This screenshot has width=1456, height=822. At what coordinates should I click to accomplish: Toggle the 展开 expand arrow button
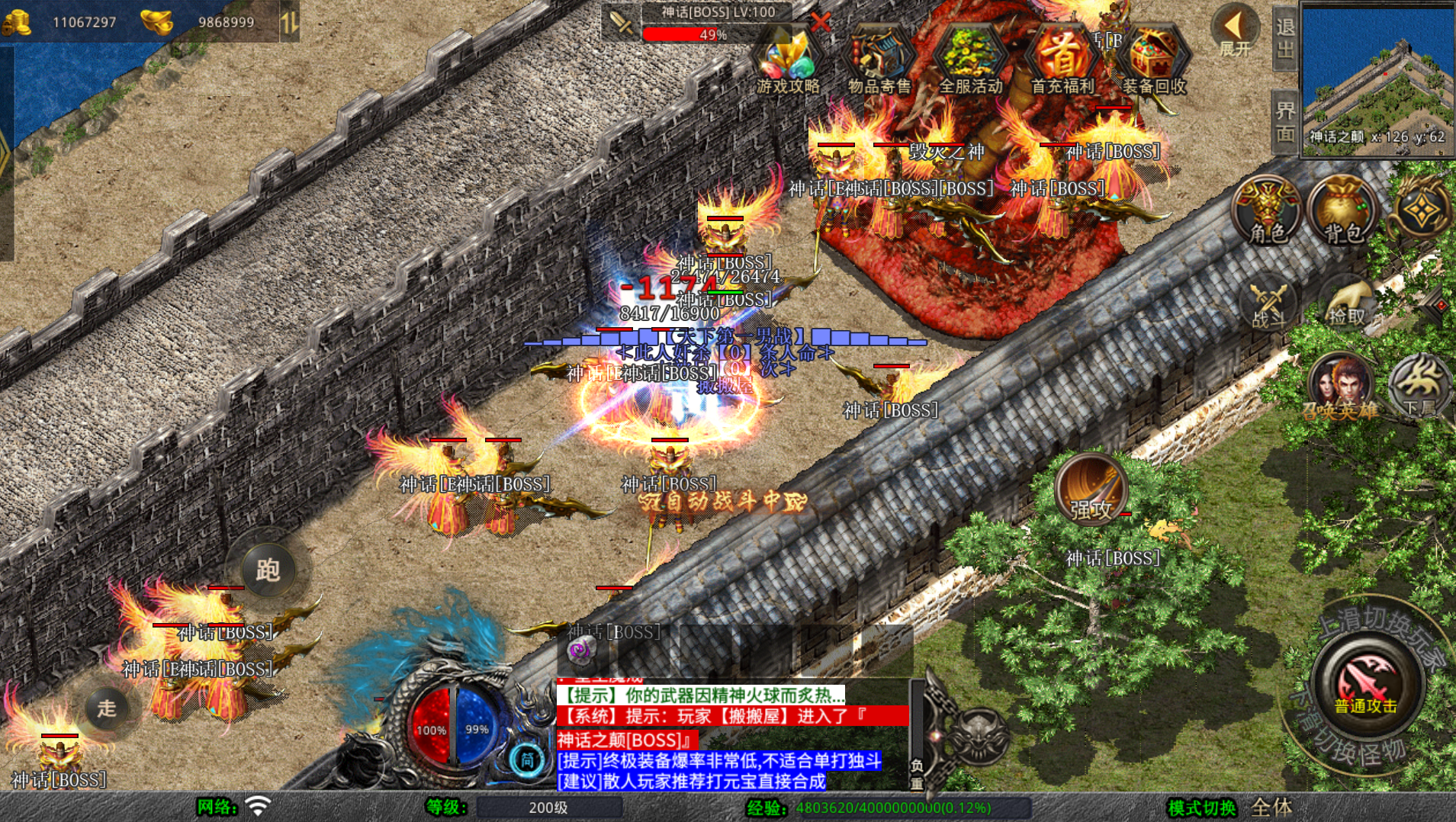(x=1235, y=31)
